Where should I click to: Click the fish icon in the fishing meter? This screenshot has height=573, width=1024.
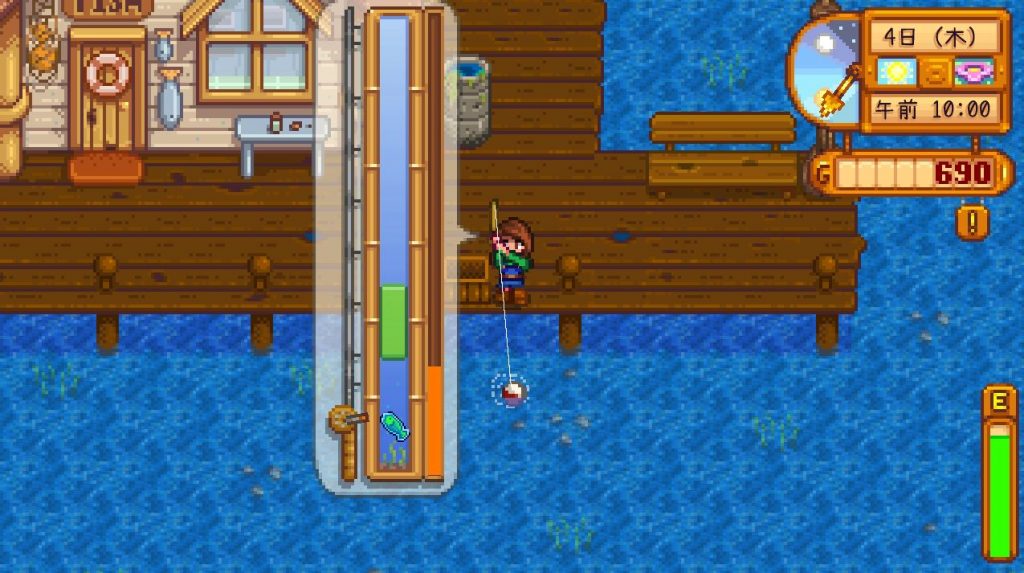(394, 426)
